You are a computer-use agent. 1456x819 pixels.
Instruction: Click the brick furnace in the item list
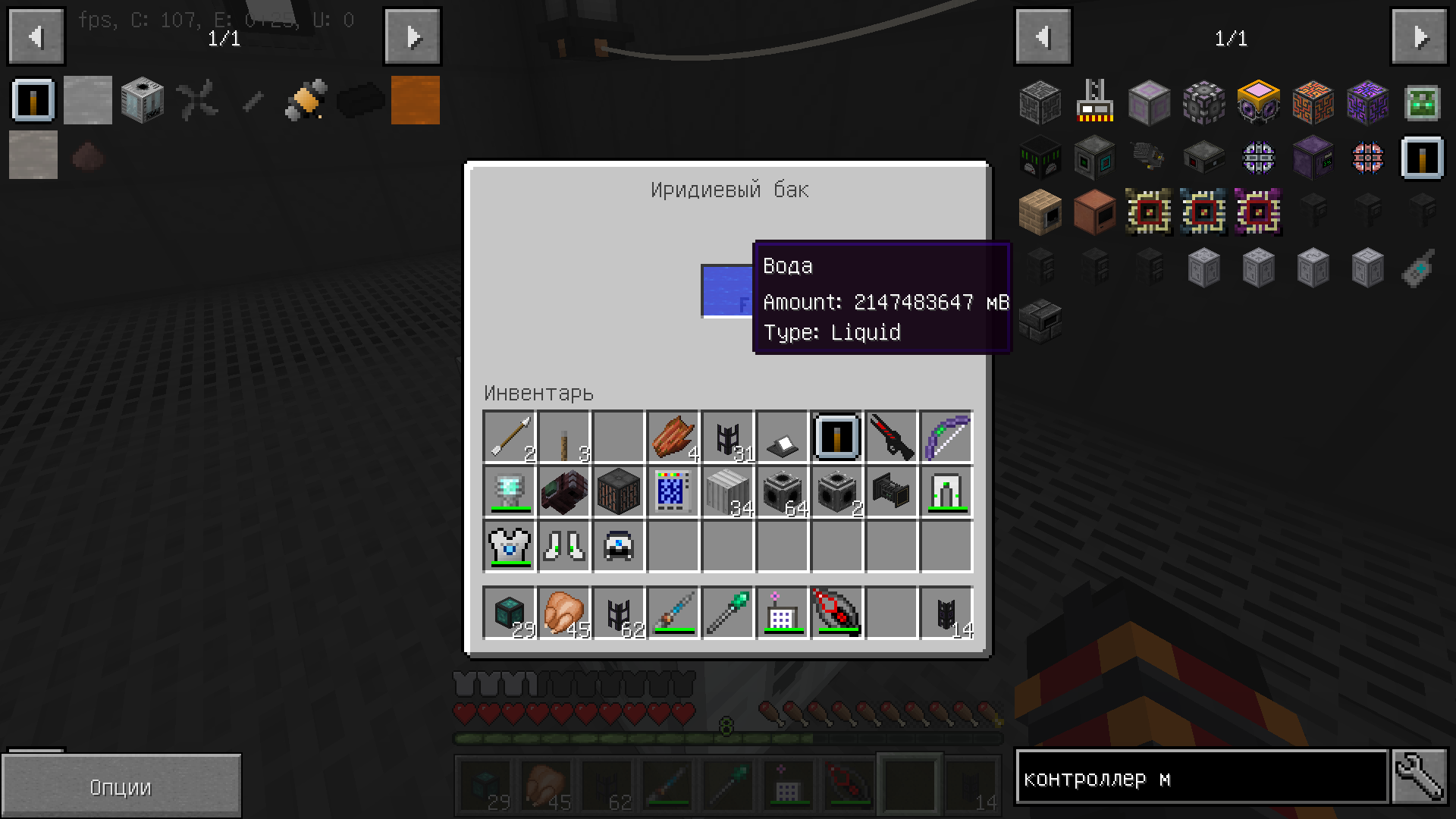pos(1040,213)
